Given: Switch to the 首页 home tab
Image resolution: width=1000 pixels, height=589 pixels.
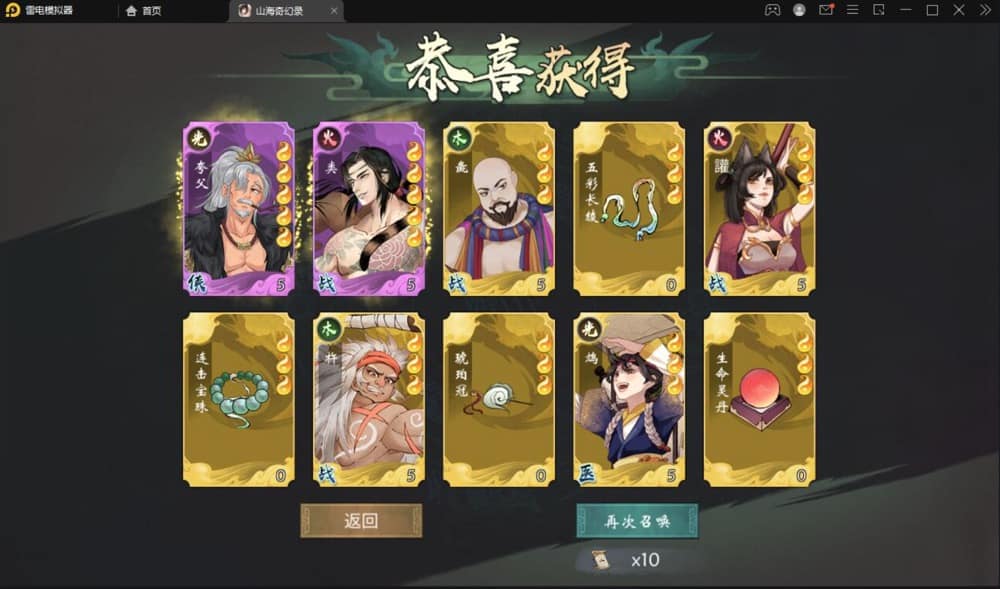Looking at the screenshot, I should [144, 11].
